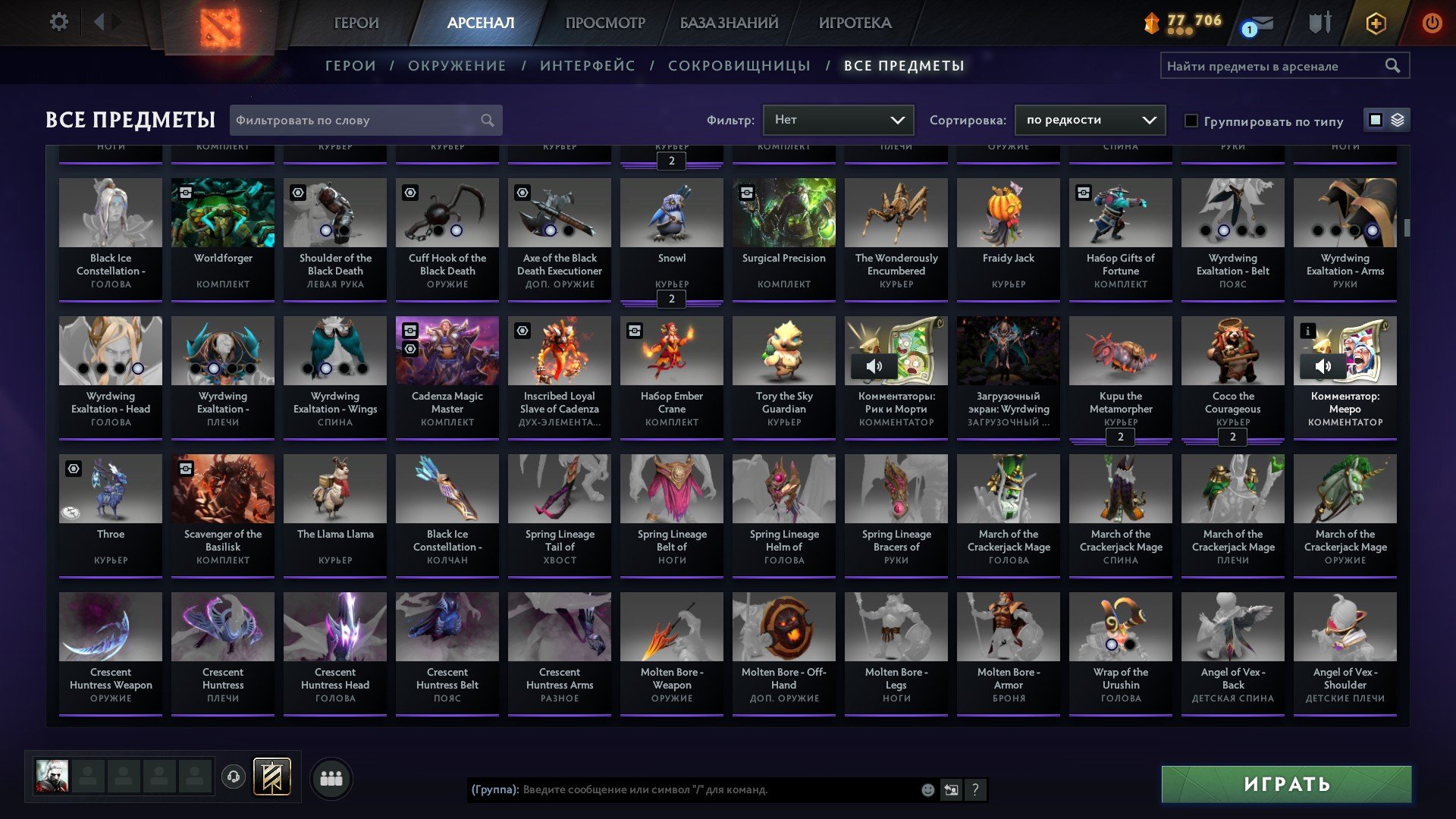Open the Сортировка dropdown set to по редкости
Screen dimensions: 1456x819
[x=1090, y=119]
